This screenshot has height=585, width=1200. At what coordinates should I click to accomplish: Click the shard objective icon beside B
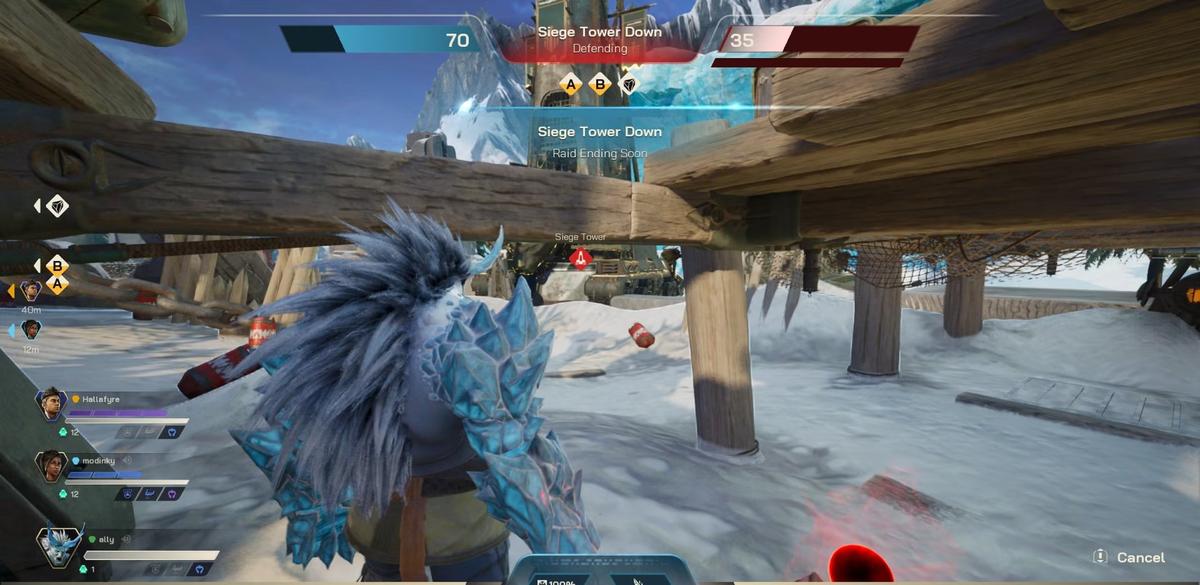point(629,85)
